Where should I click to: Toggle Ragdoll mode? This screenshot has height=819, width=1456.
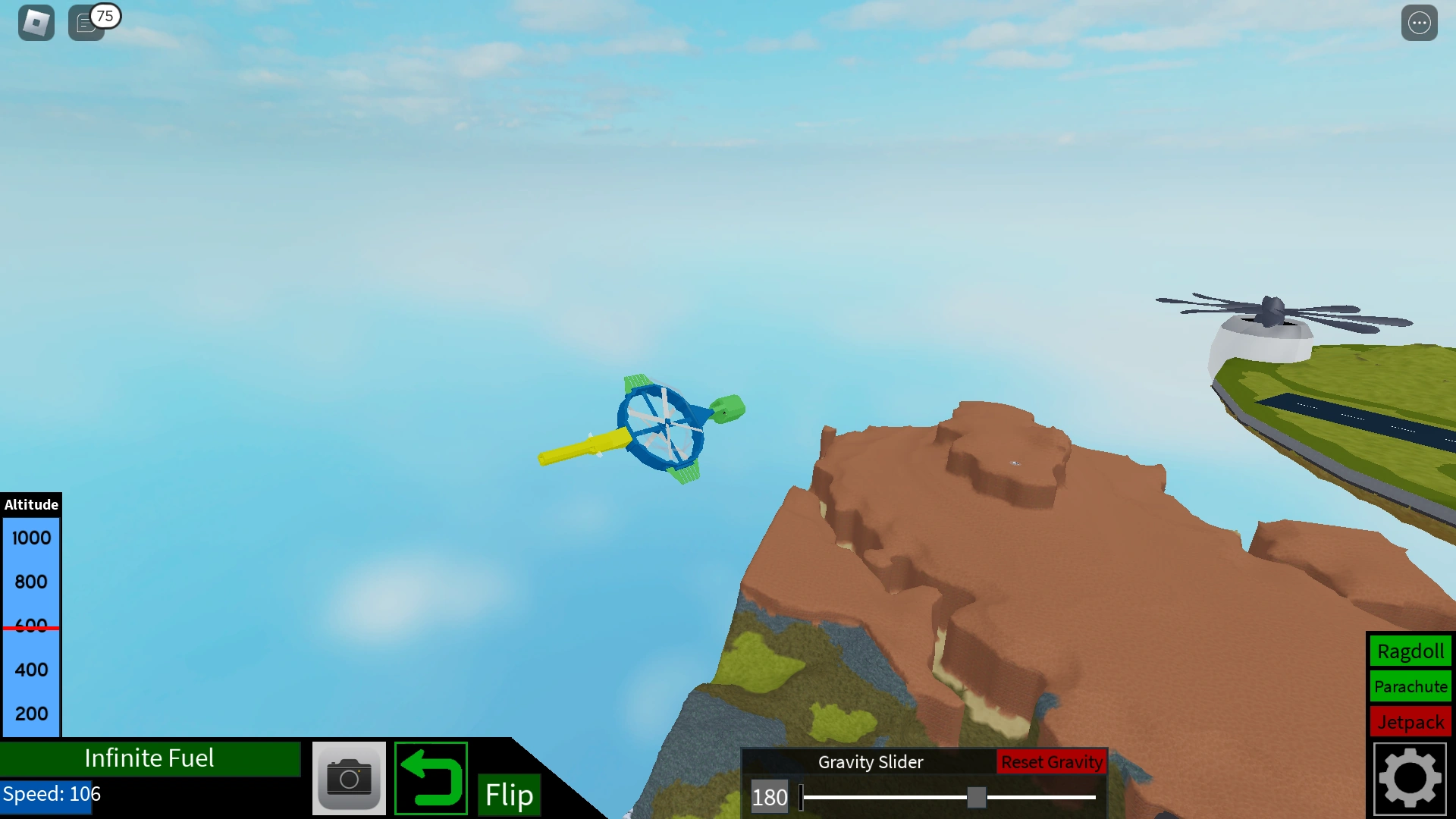[x=1410, y=651]
